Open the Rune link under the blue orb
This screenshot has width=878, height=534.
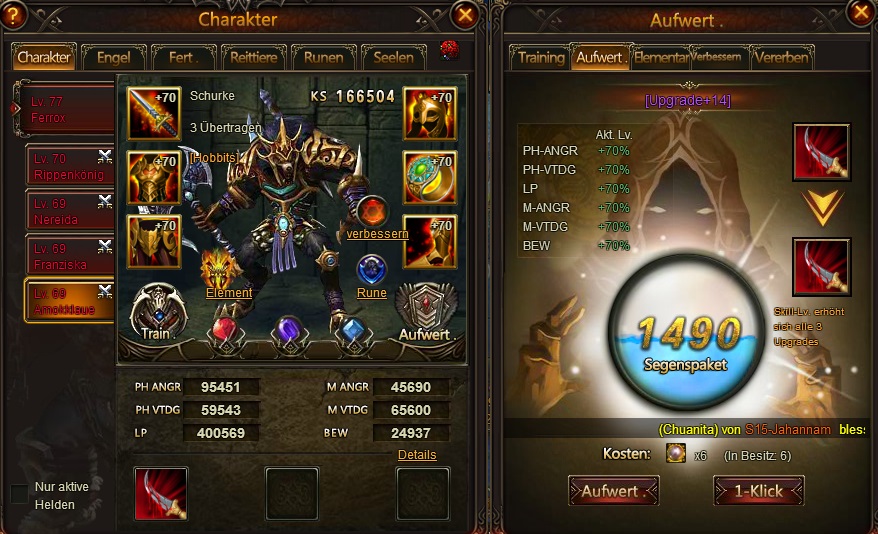pos(371,293)
